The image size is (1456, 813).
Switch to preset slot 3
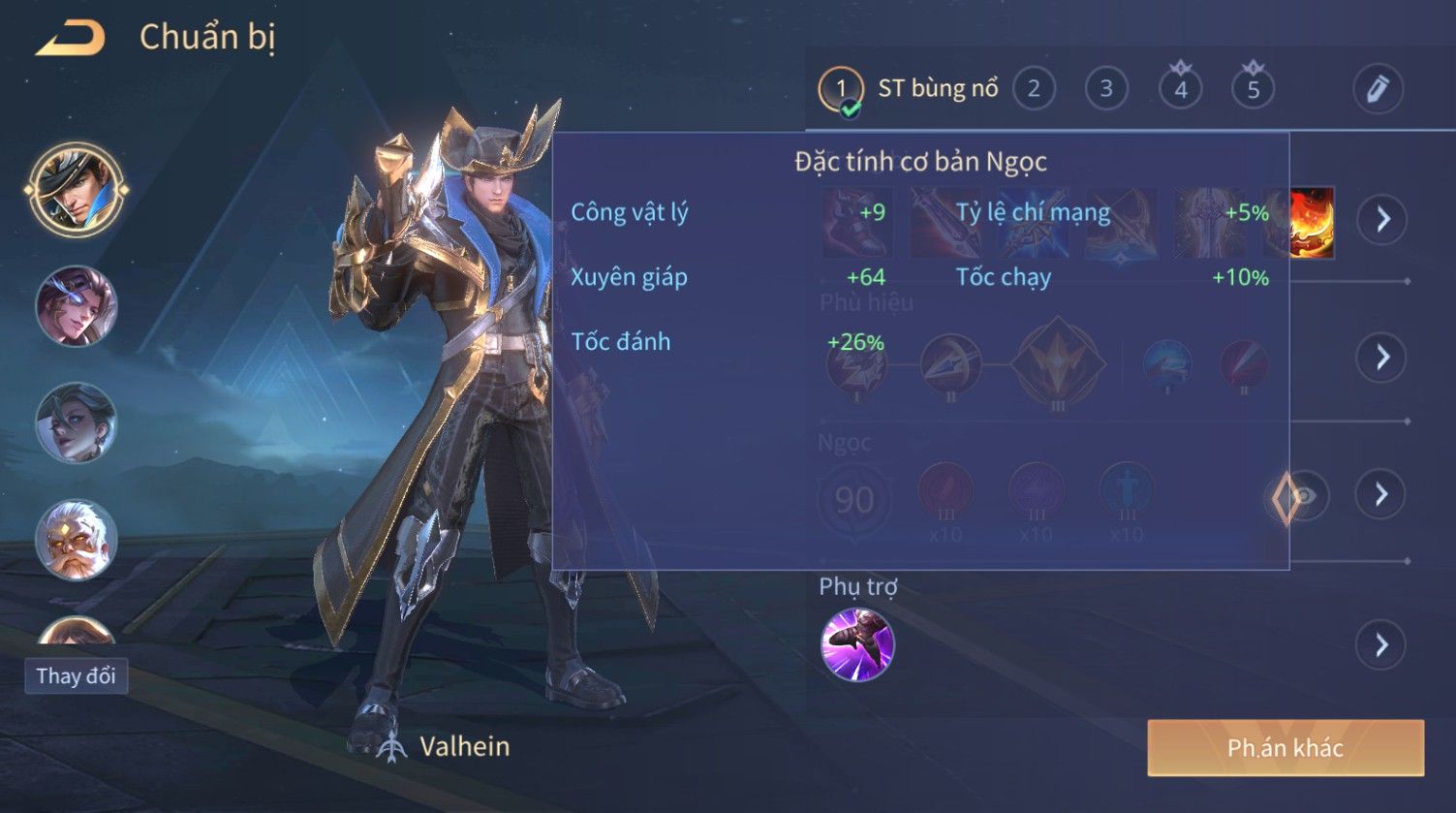pos(1105,89)
